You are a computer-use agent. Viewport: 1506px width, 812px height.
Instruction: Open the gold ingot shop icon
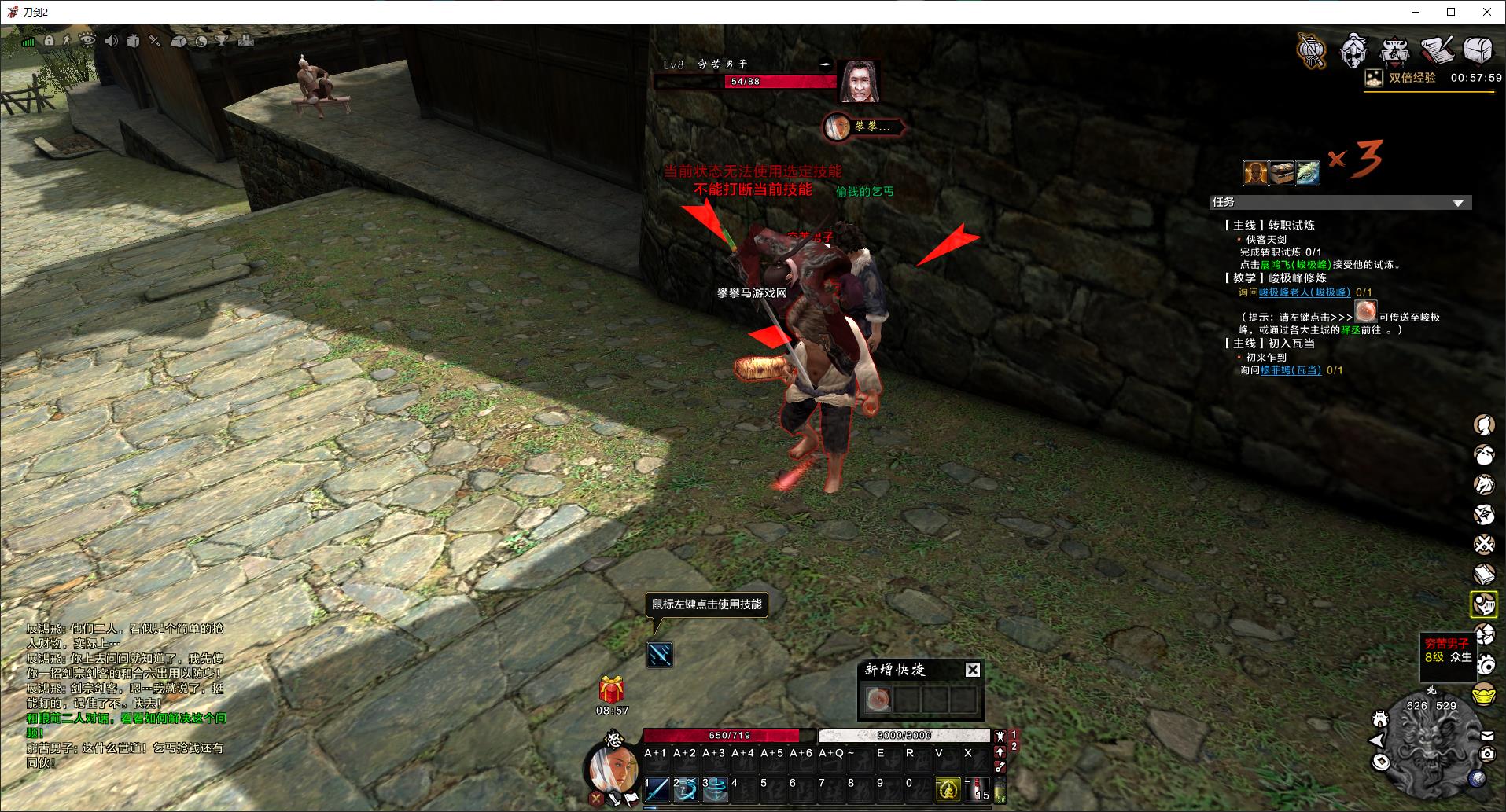(1484, 696)
